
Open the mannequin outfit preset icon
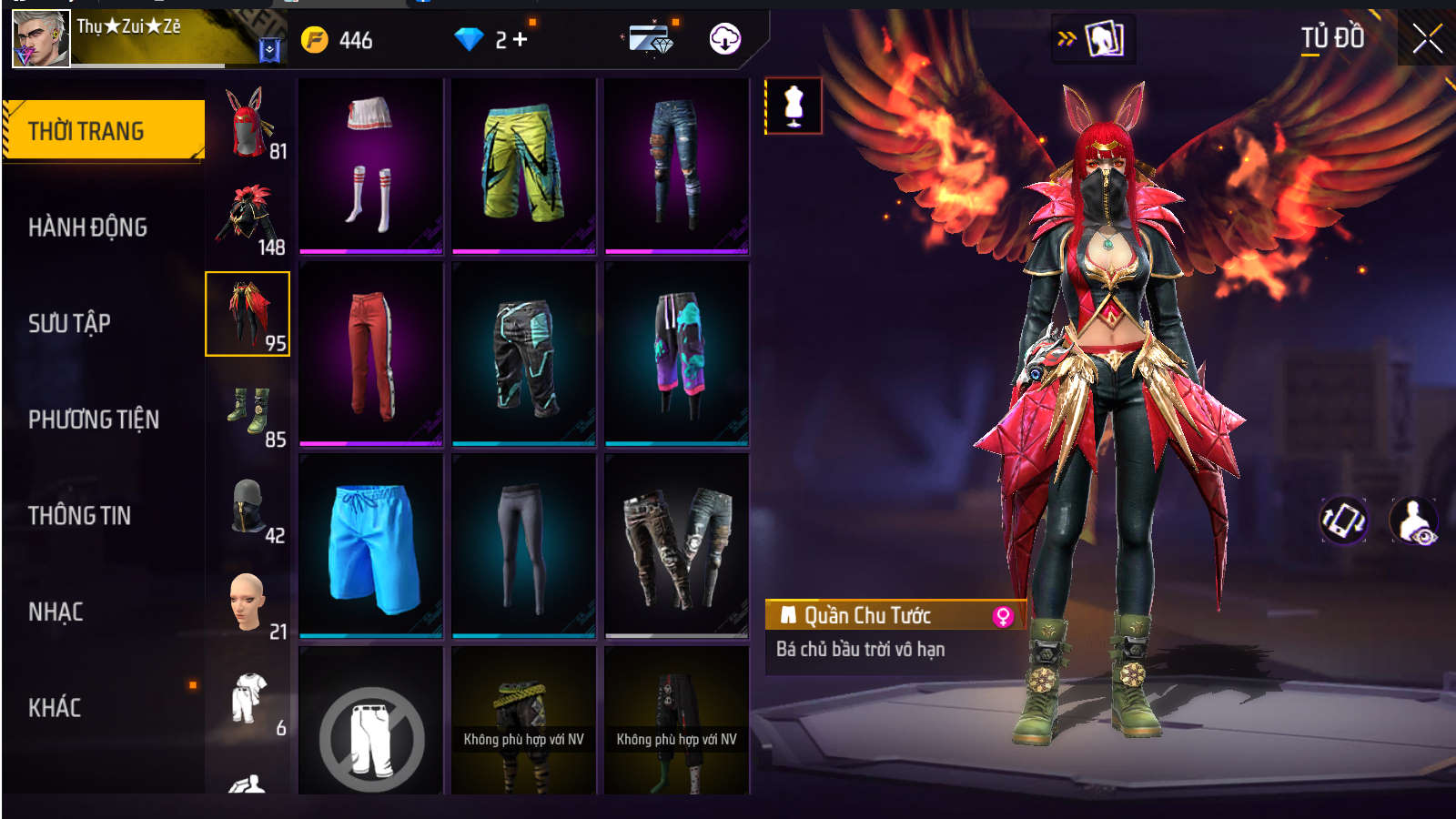(794, 106)
